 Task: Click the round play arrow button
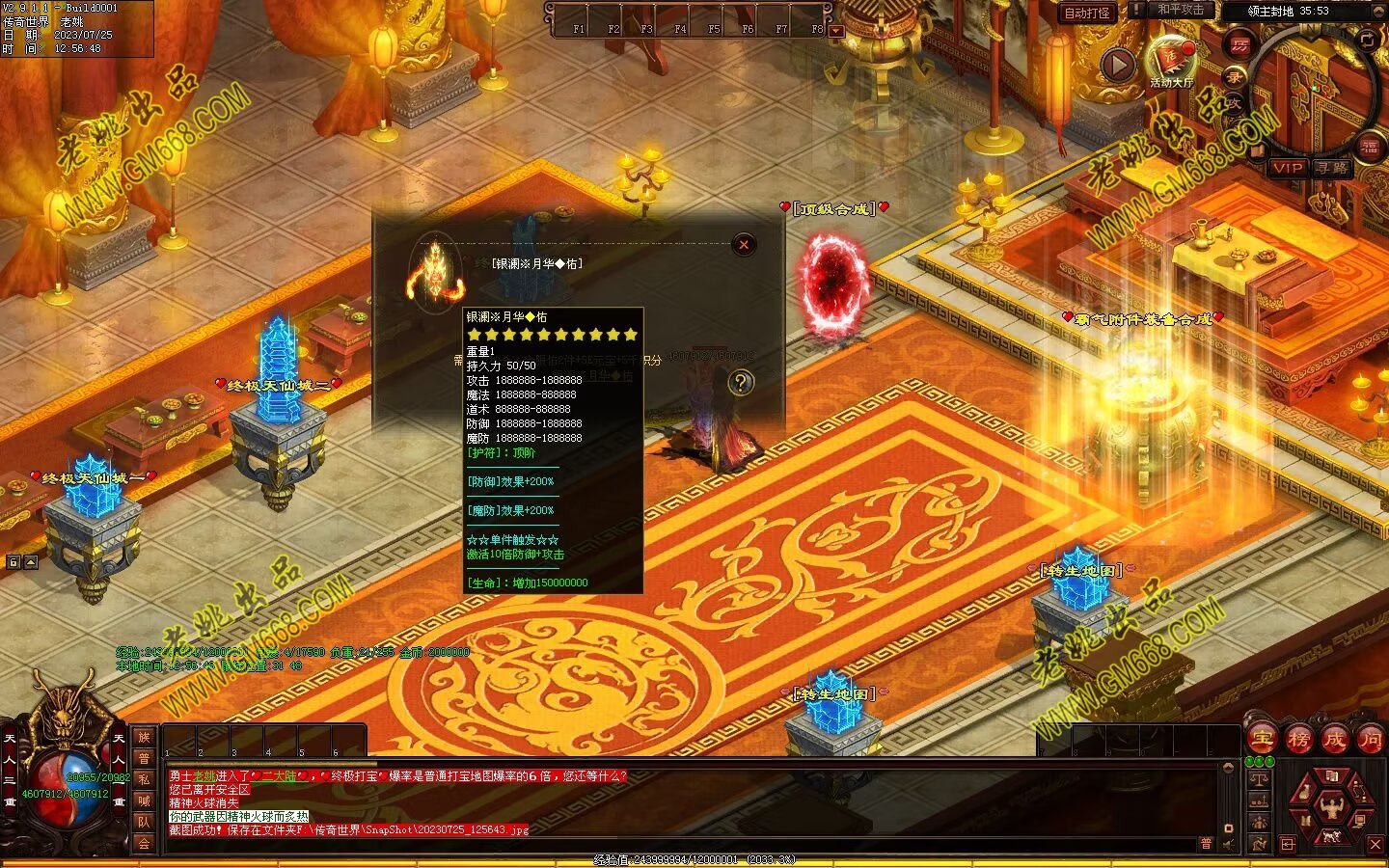click(1118, 65)
